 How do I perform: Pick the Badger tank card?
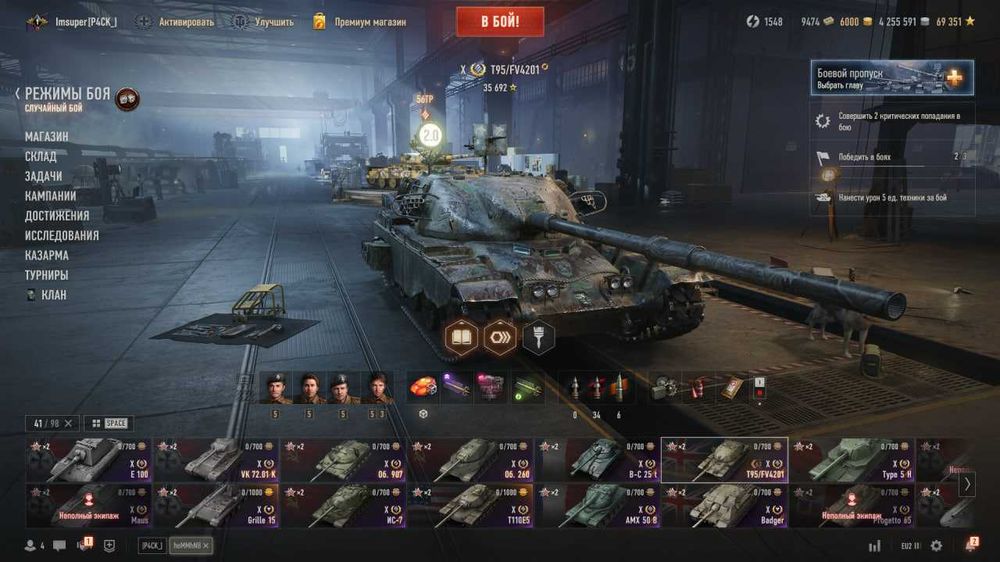724,505
